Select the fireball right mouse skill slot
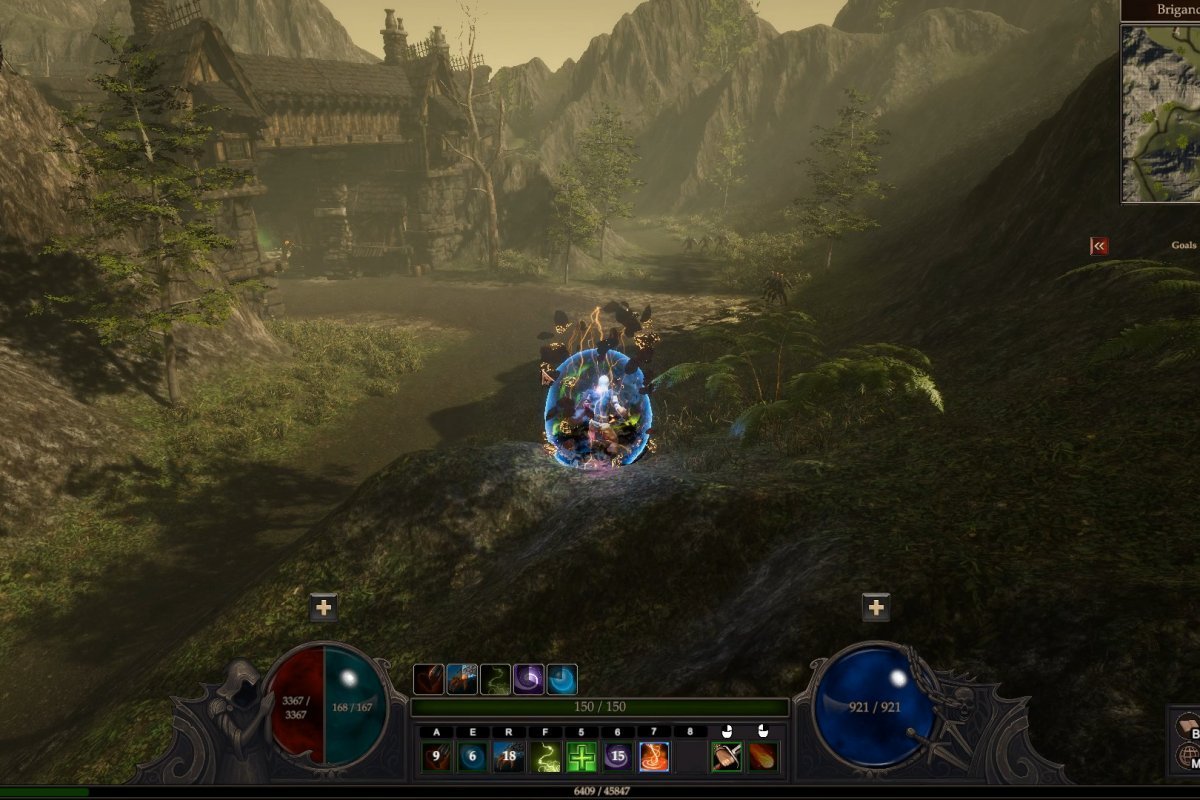1200x800 pixels. (x=763, y=757)
